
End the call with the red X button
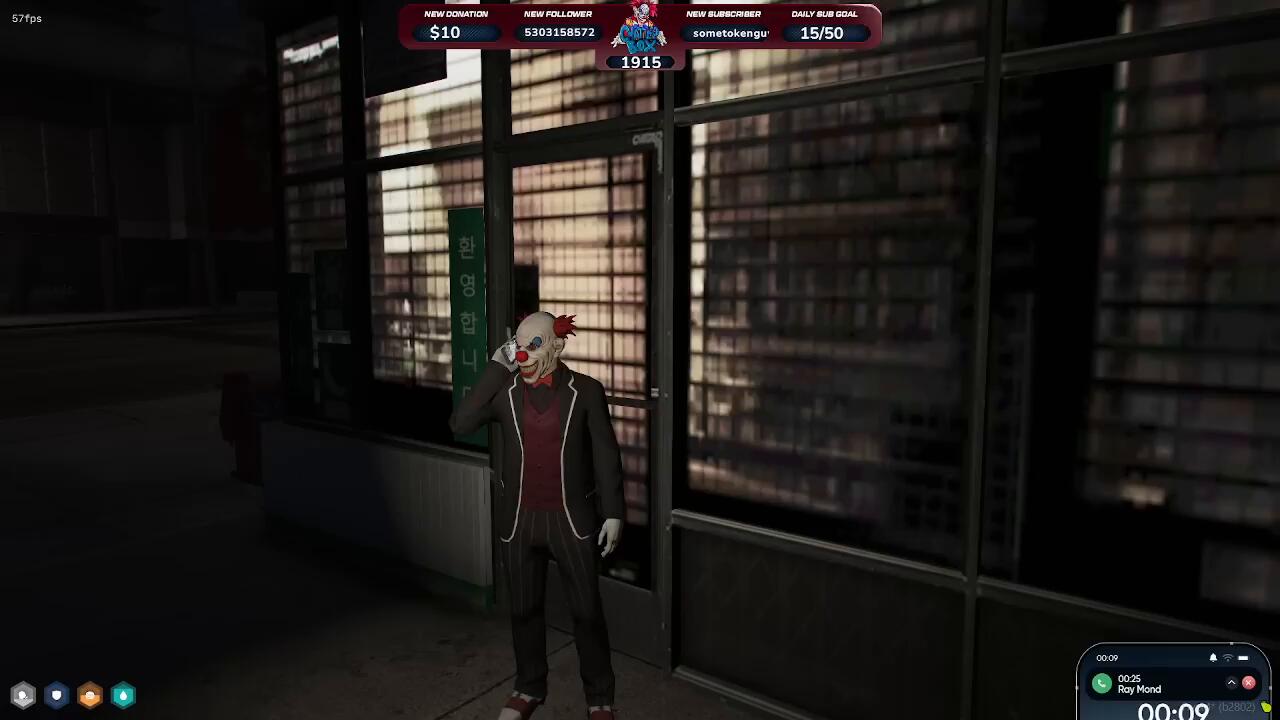(1248, 683)
